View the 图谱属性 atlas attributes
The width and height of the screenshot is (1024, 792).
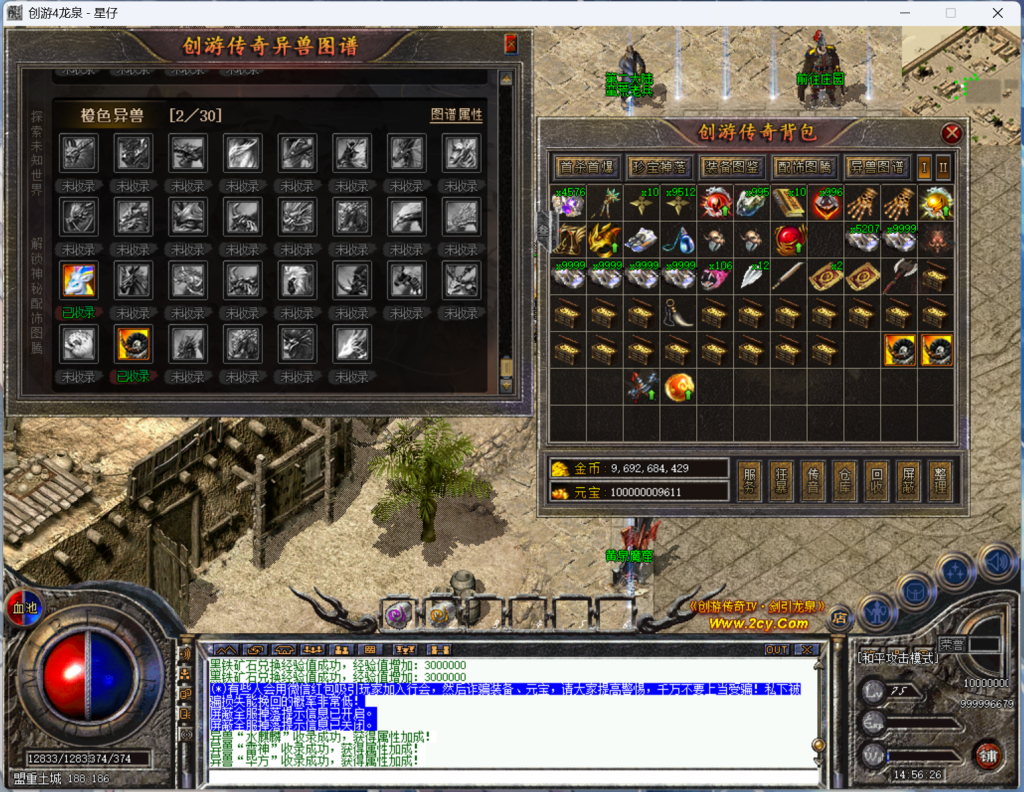(x=456, y=115)
